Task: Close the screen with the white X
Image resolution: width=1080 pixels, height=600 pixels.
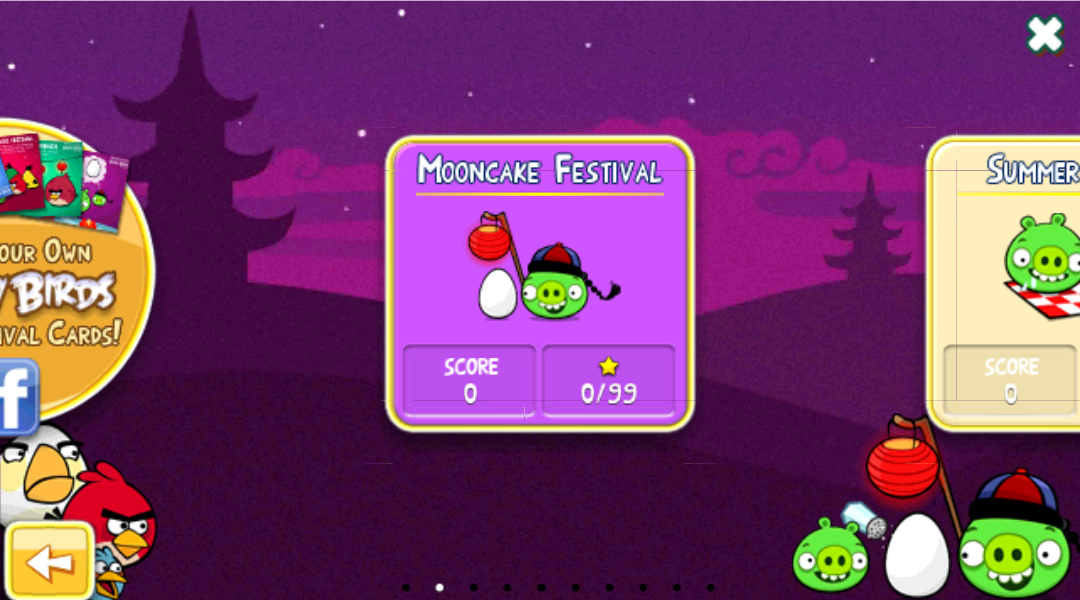Action: pos(1045,36)
